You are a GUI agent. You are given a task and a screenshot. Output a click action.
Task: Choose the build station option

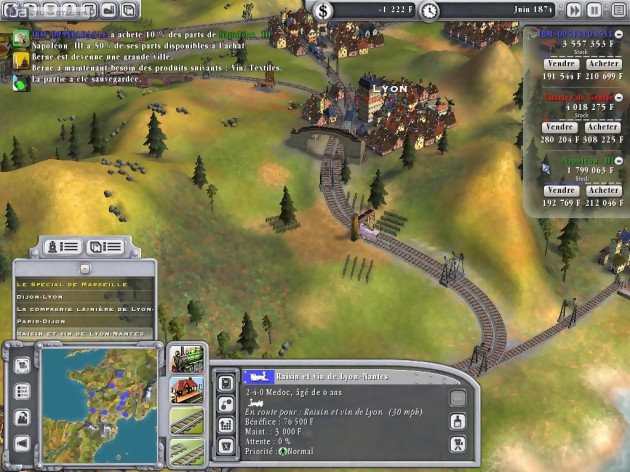(x=188, y=388)
